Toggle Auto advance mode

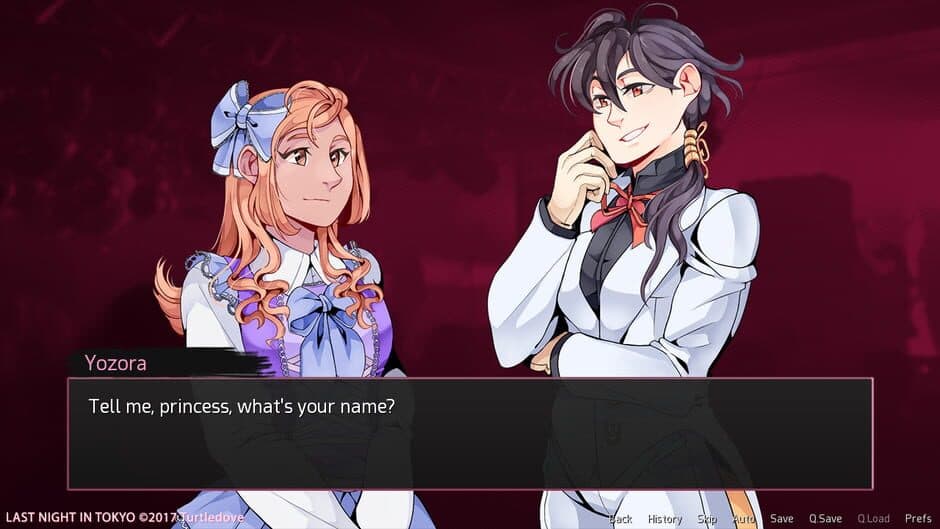tap(744, 518)
